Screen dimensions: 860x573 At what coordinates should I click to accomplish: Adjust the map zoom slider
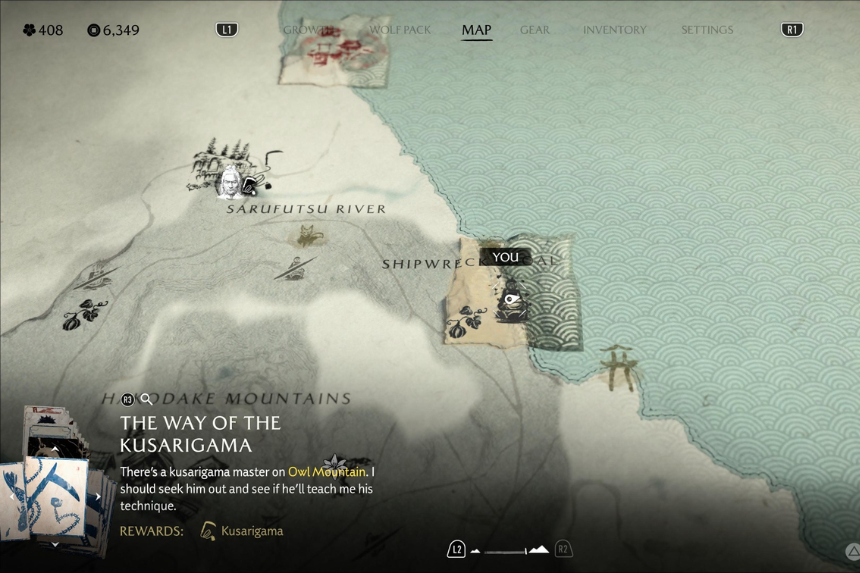509,550
